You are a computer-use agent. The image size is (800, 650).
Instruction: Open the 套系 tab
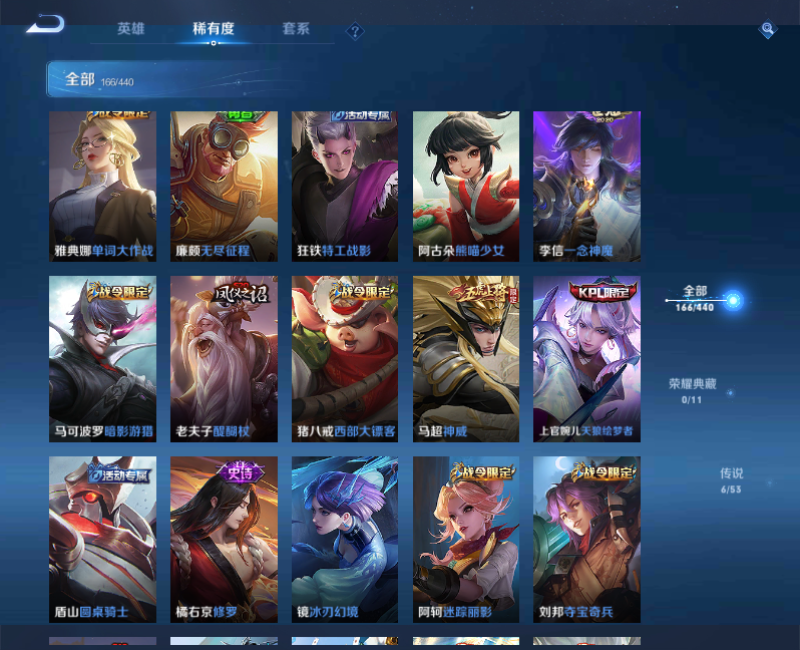click(x=296, y=29)
